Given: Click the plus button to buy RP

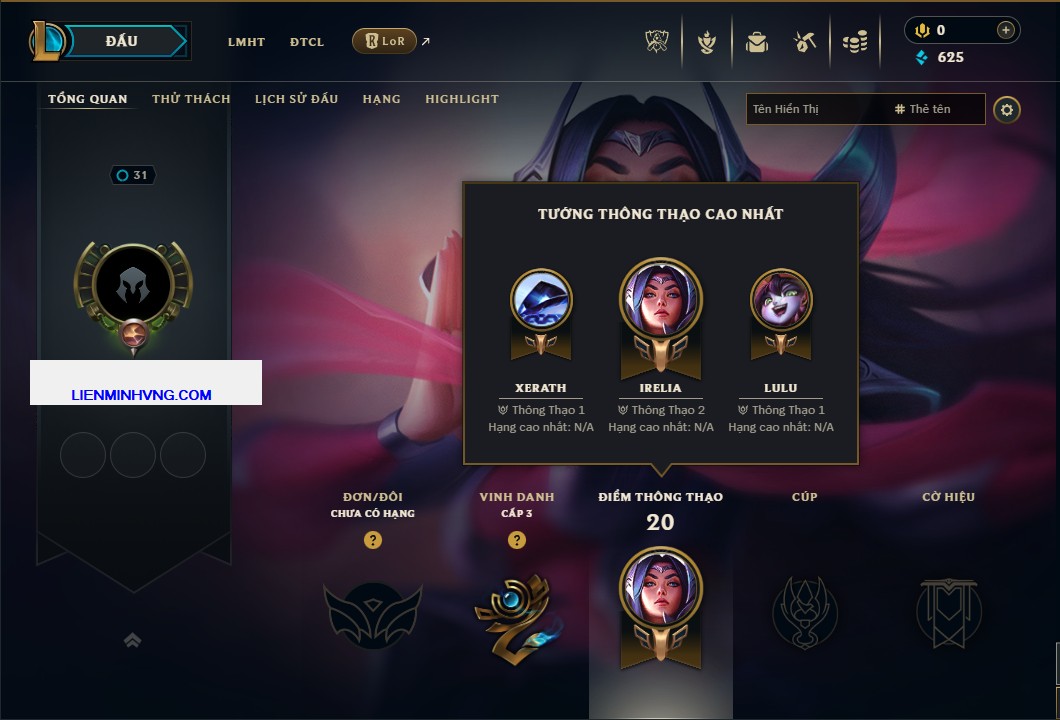Looking at the screenshot, I should (1005, 30).
